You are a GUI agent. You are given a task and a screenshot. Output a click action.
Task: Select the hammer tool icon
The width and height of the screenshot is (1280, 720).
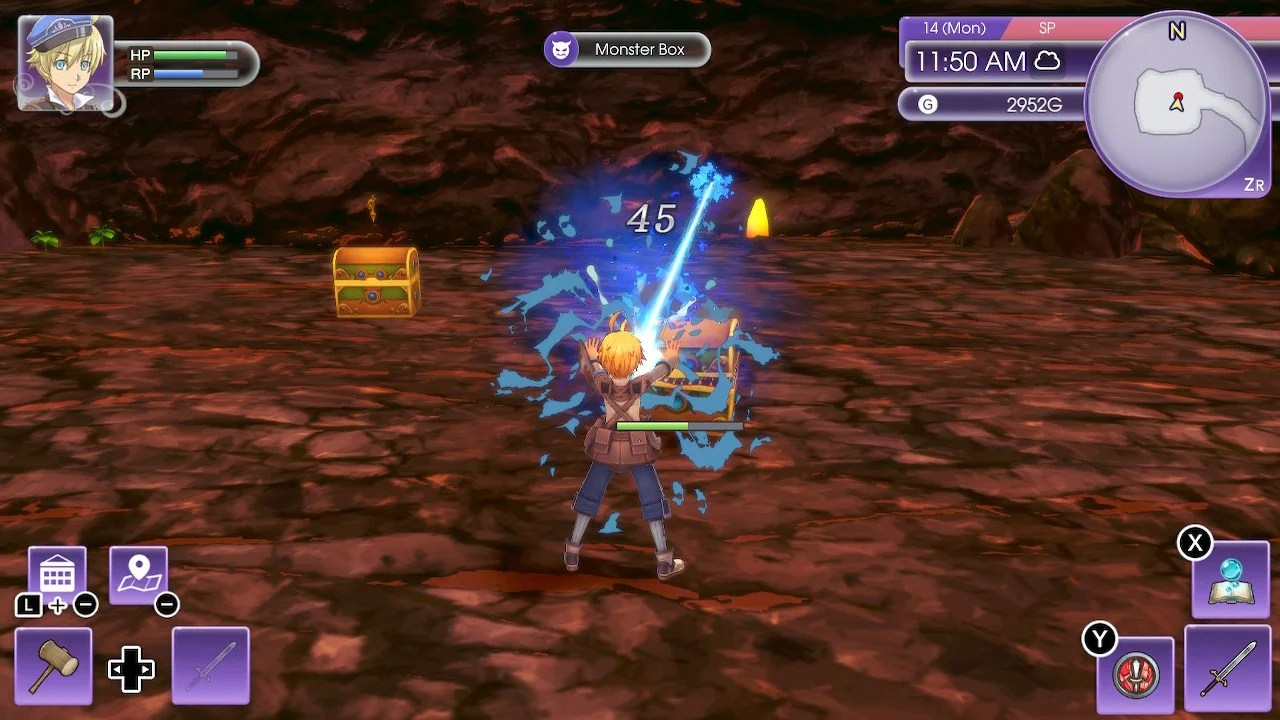pos(52,664)
